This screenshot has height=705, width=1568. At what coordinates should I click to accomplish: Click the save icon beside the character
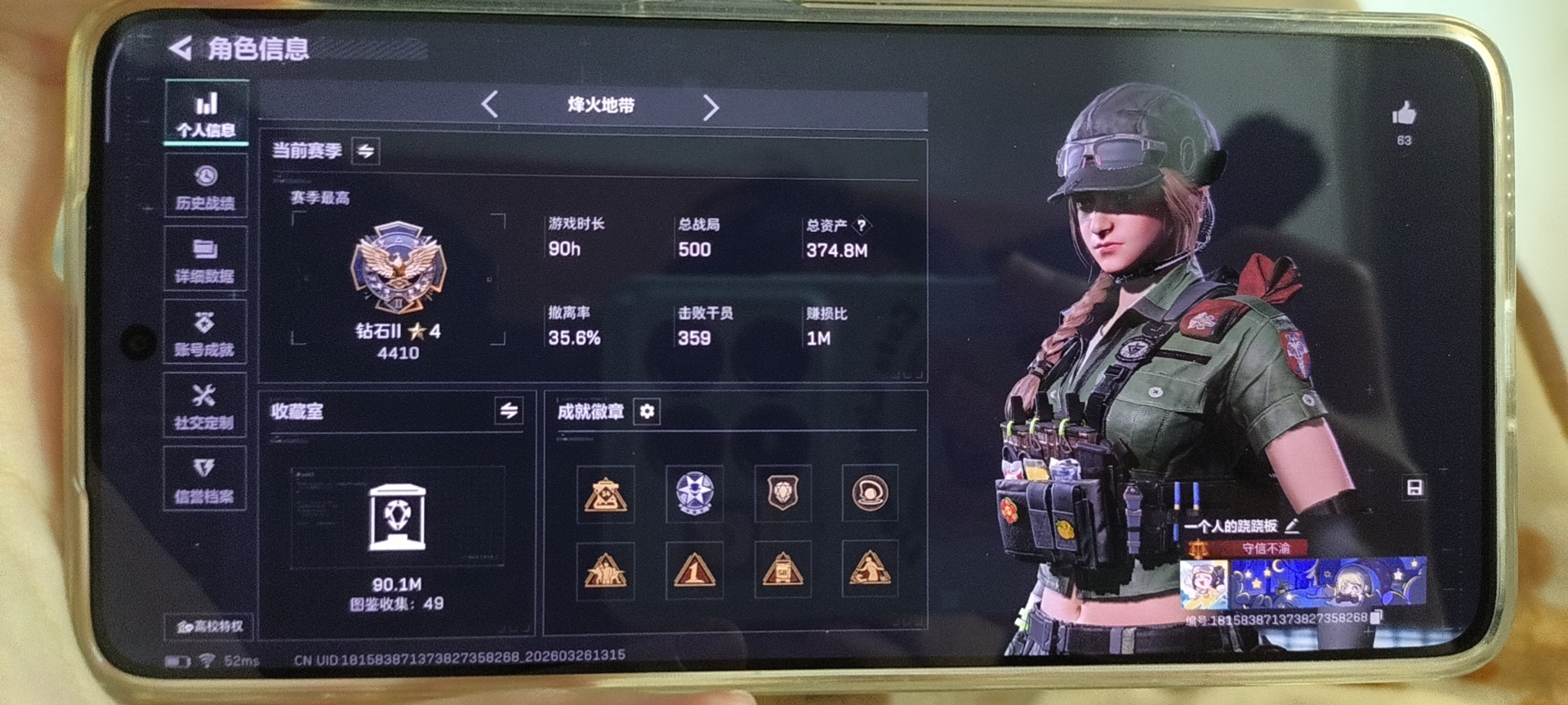point(1414,489)
